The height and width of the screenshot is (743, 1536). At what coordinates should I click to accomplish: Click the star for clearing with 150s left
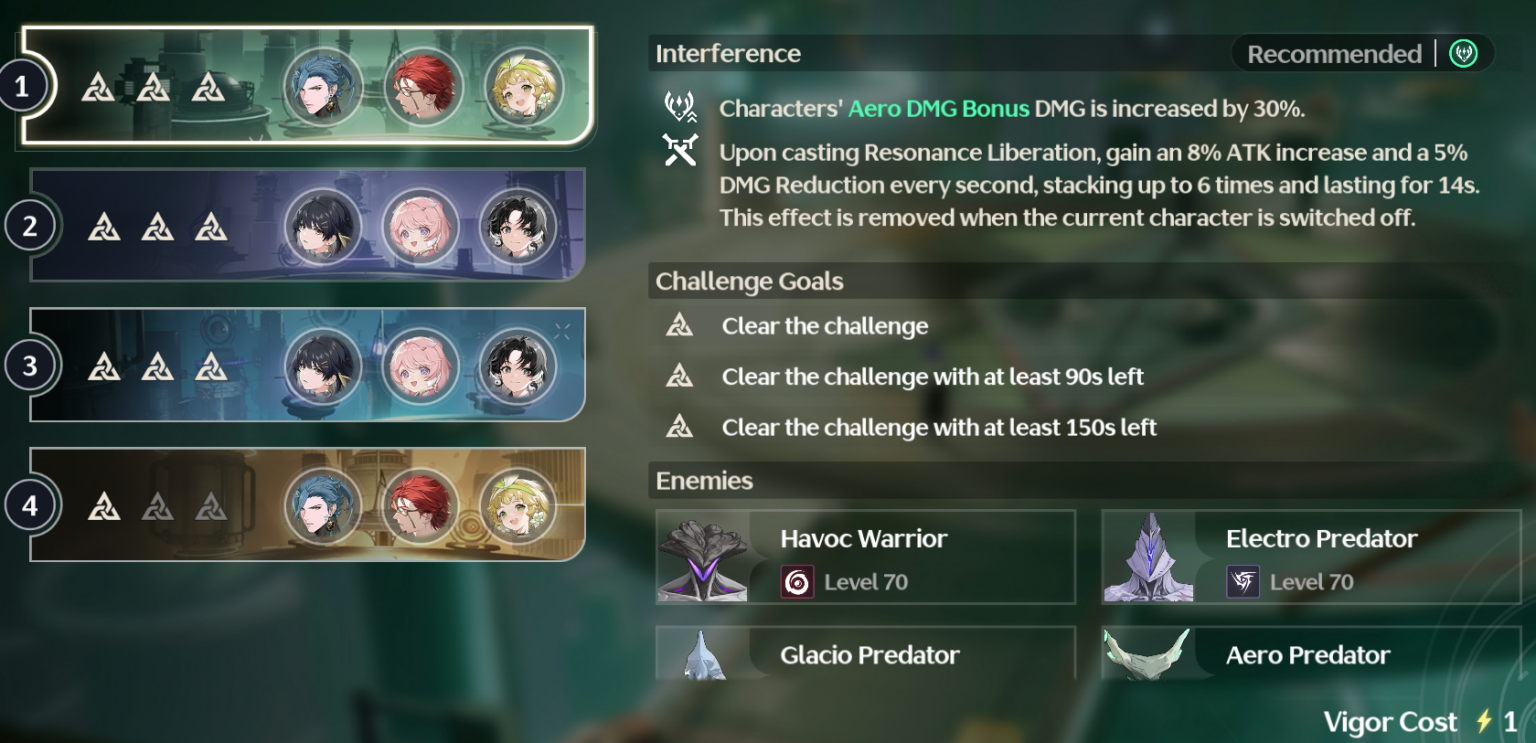[680, 426]
